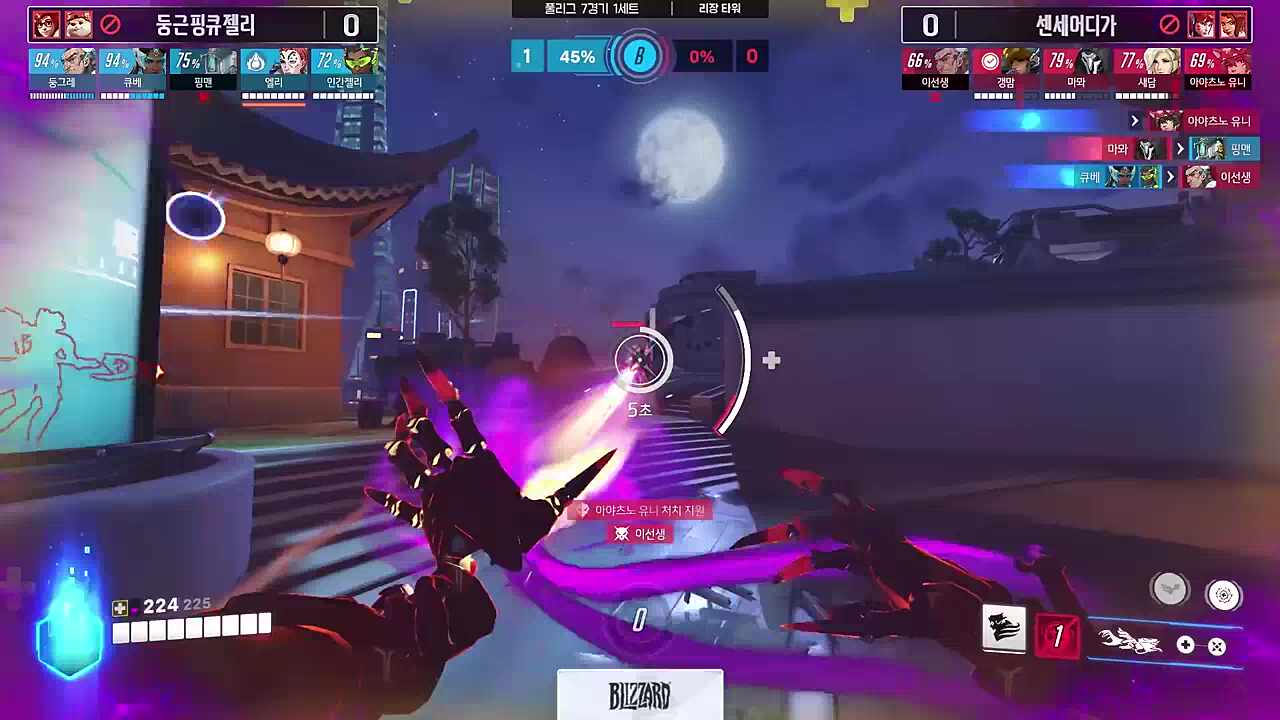Select 아야츠노 유니 in the red team roster
The height and width of the screenshot is (720, 1280).
[x=1217, y=70]
